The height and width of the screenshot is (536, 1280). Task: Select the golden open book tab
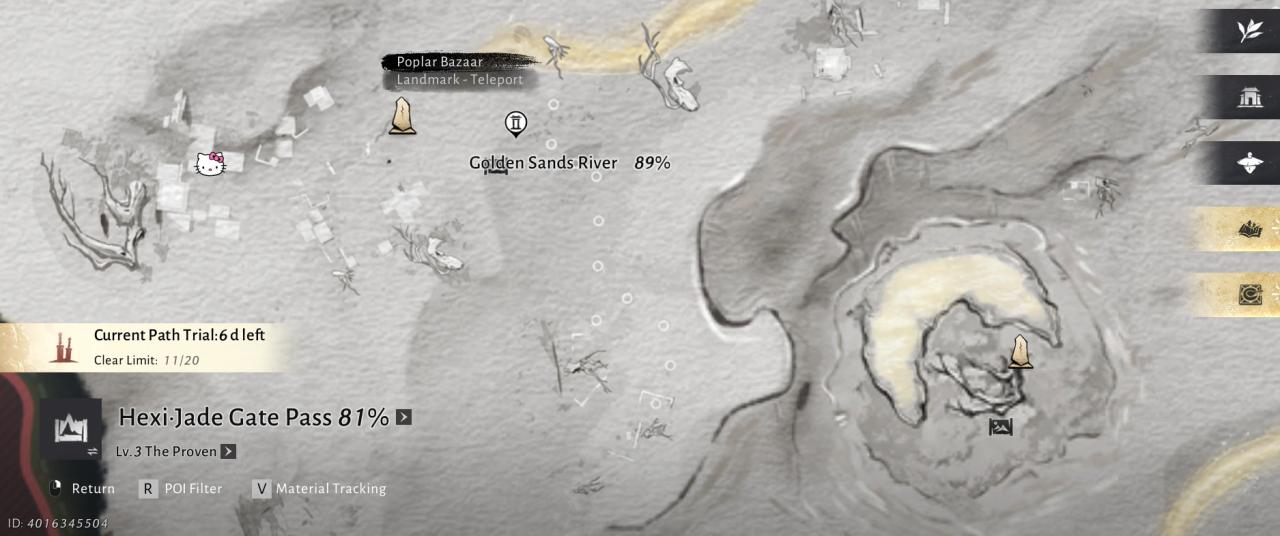tap(1249, 229)
